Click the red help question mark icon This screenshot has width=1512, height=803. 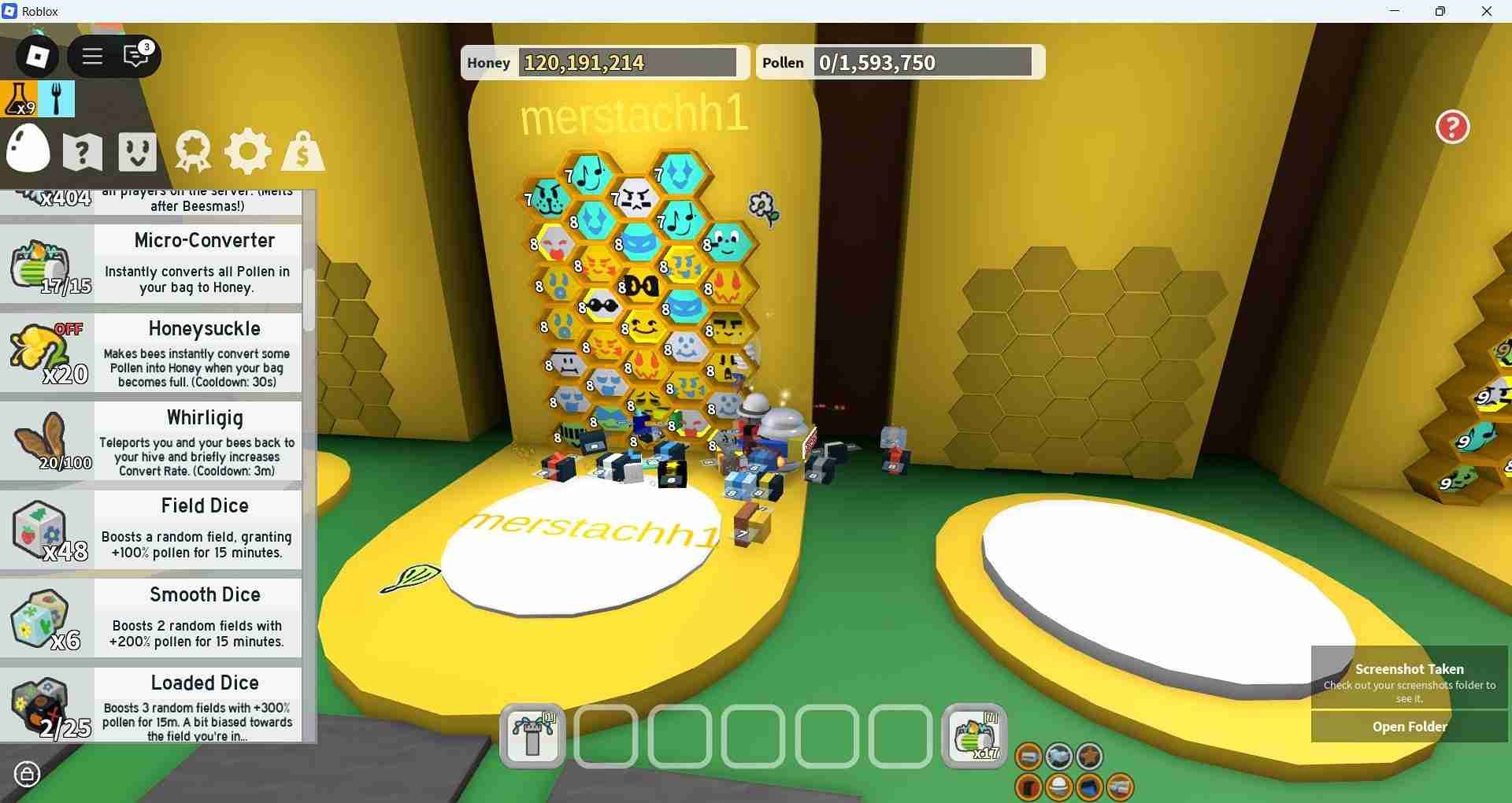coord(1451,127)
